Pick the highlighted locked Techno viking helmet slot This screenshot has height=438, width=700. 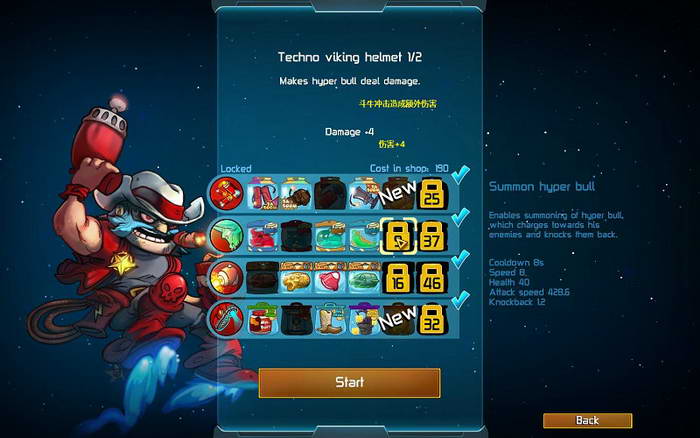click(x=398, y=235)
